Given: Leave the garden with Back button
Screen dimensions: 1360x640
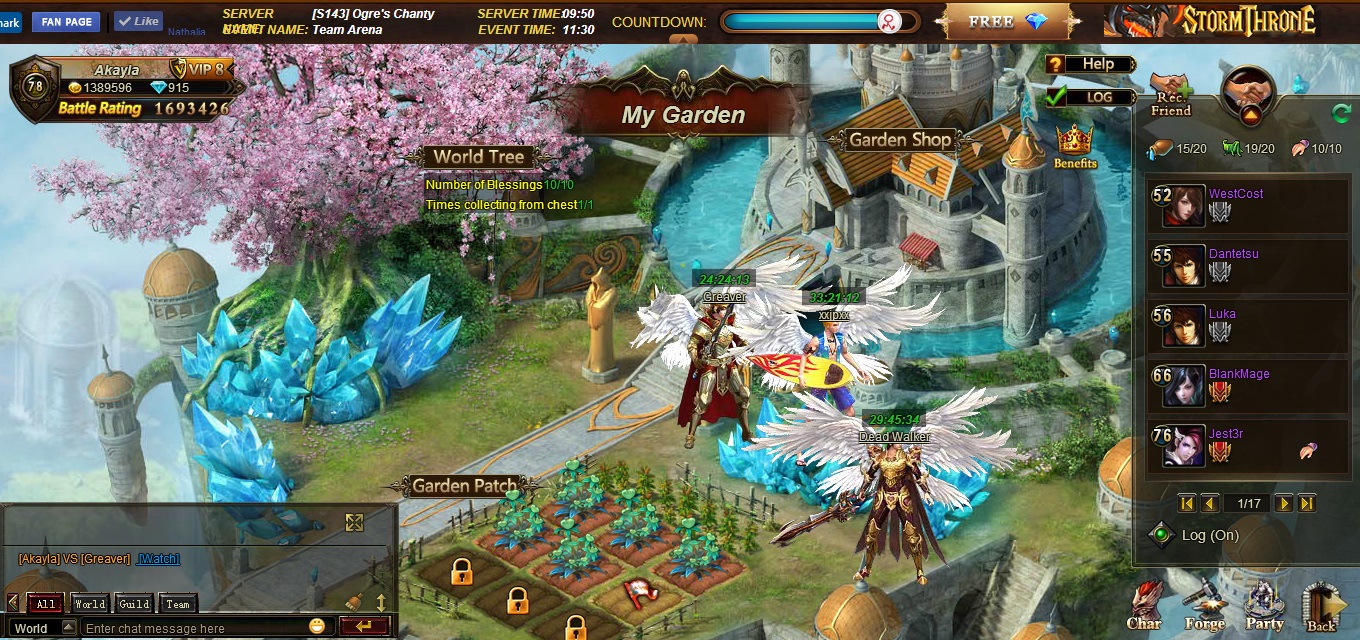Looking at the screenshot, I should (1322, 608).
